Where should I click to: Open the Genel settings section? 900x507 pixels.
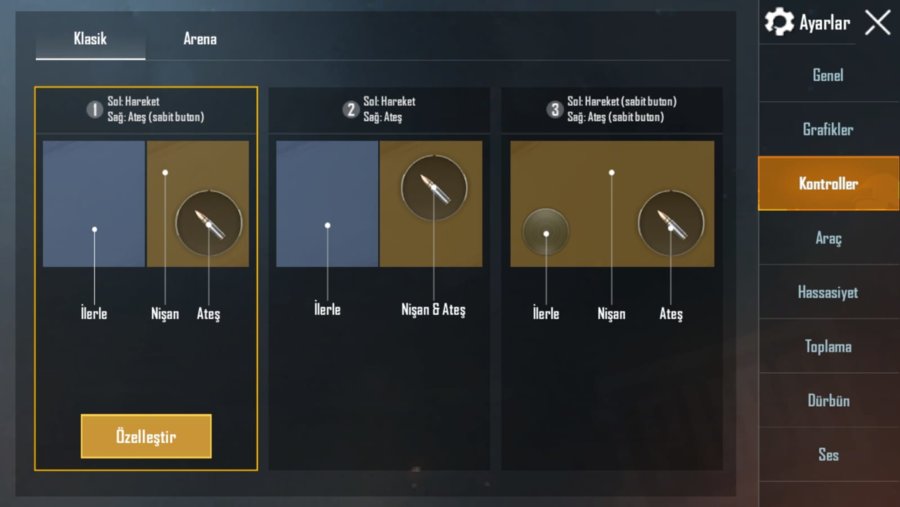[828, 76]
